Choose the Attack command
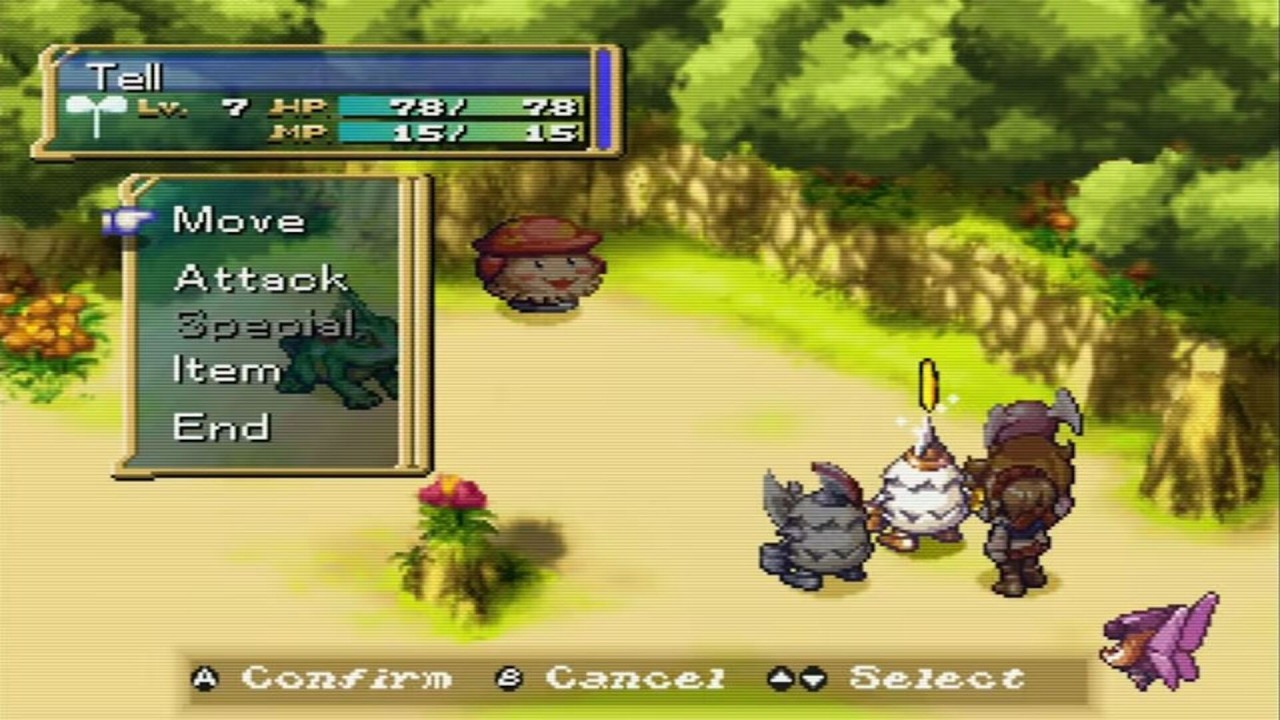This screenshot has width=1280, height=720. [260, 277]
